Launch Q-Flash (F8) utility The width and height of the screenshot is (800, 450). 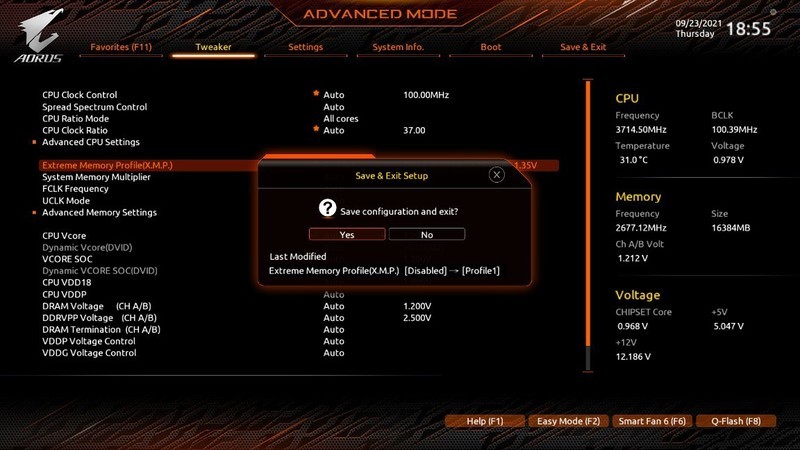click(736, 421)
